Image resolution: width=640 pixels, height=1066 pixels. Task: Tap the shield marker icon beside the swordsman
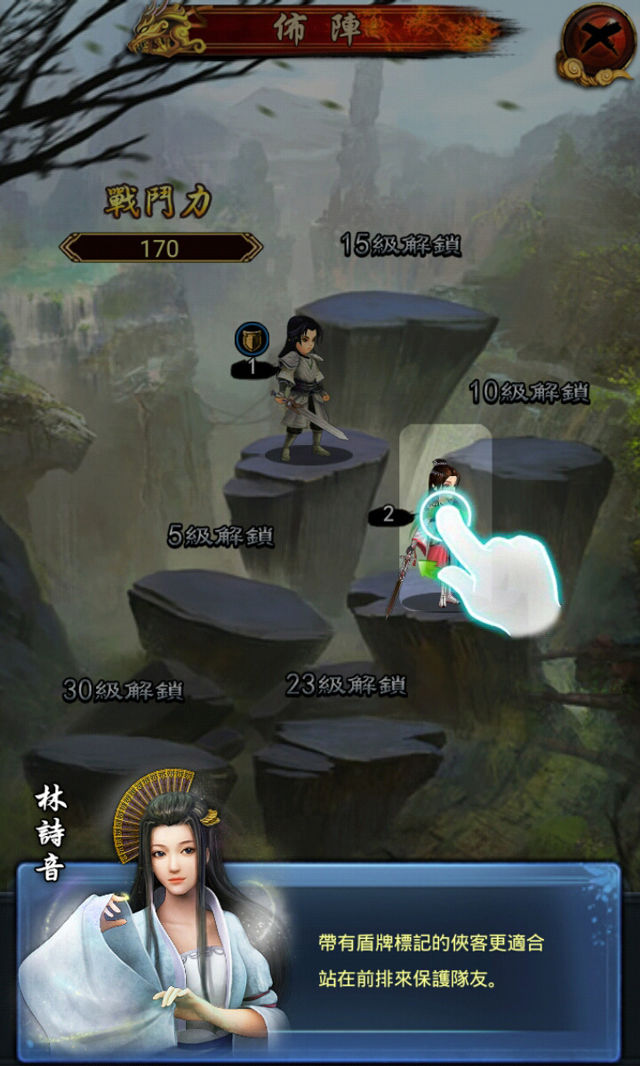point(251,341)
